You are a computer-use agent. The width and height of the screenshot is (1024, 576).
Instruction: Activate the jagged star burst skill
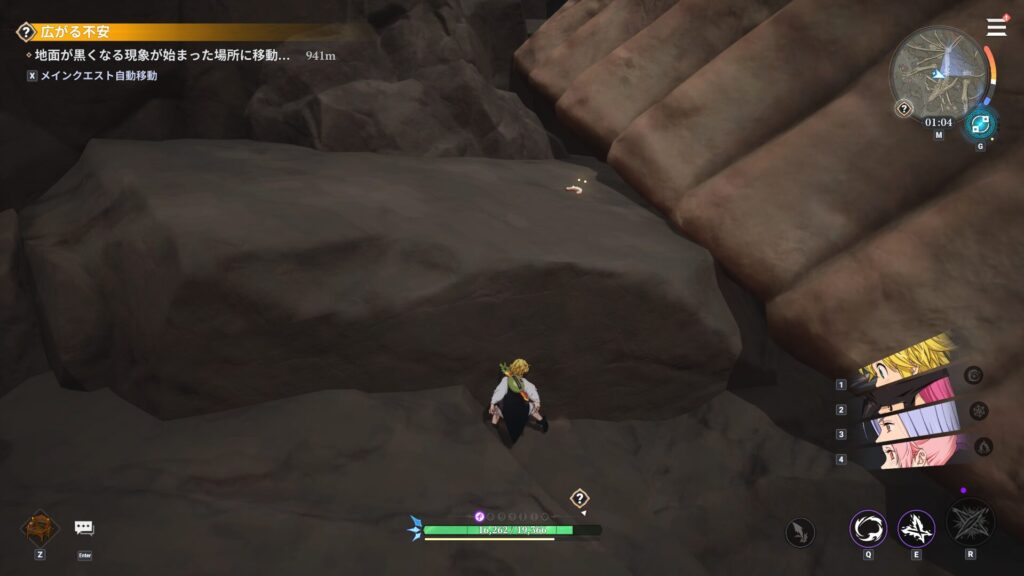tap(916, 528)
